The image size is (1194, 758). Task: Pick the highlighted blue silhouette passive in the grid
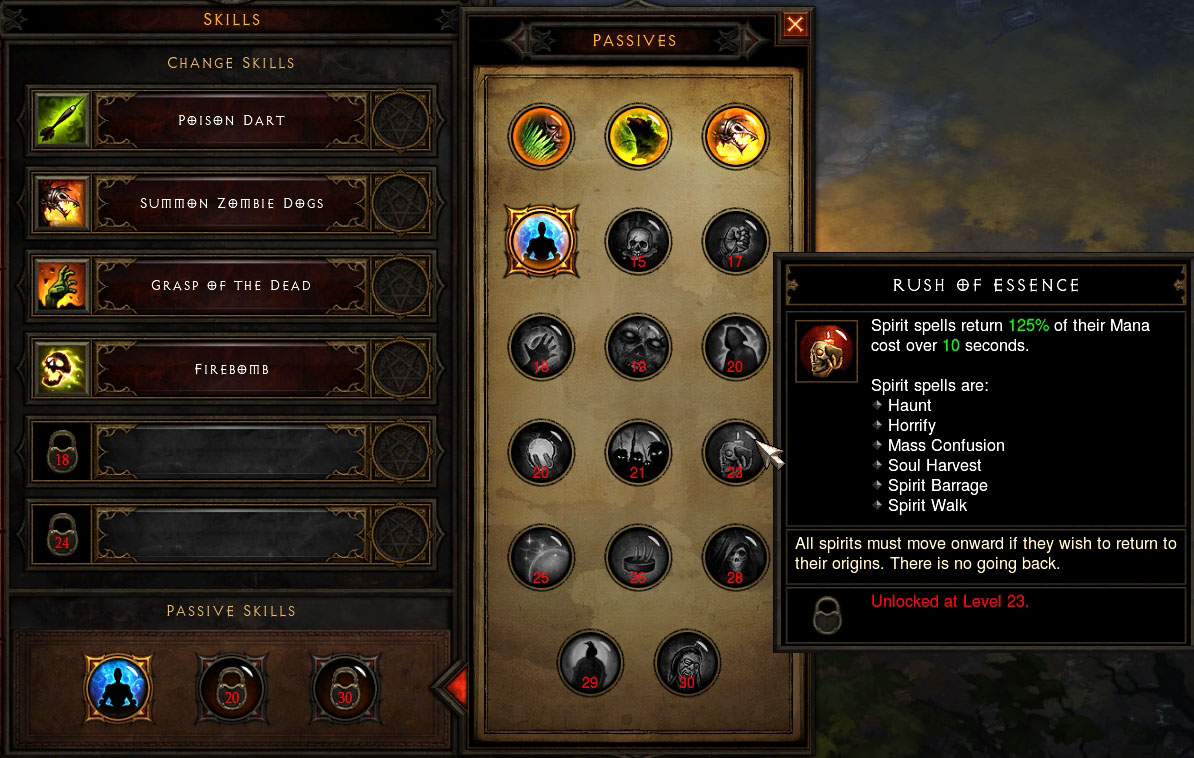[541, 241]
